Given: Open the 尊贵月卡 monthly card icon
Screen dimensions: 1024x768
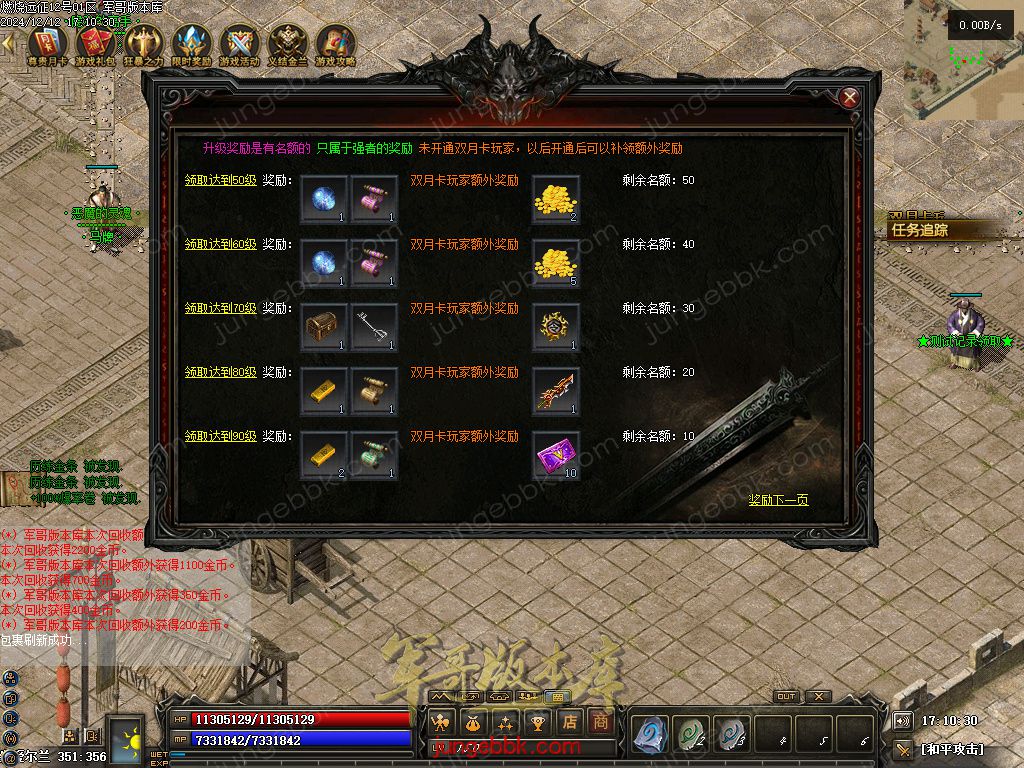Looking at the screenshot, I should [47, 45].
